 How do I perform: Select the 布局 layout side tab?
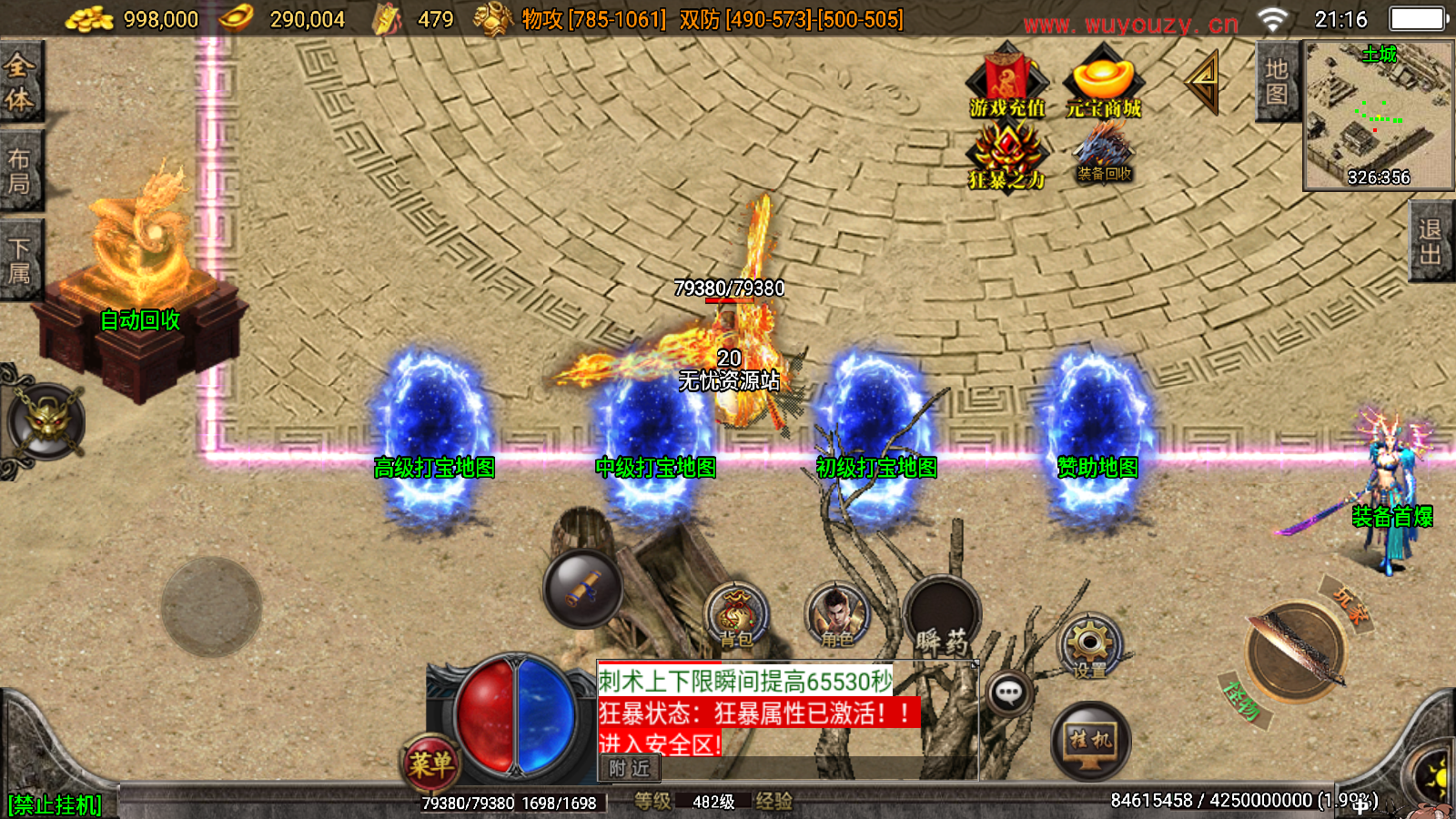[x=20, y=171]
